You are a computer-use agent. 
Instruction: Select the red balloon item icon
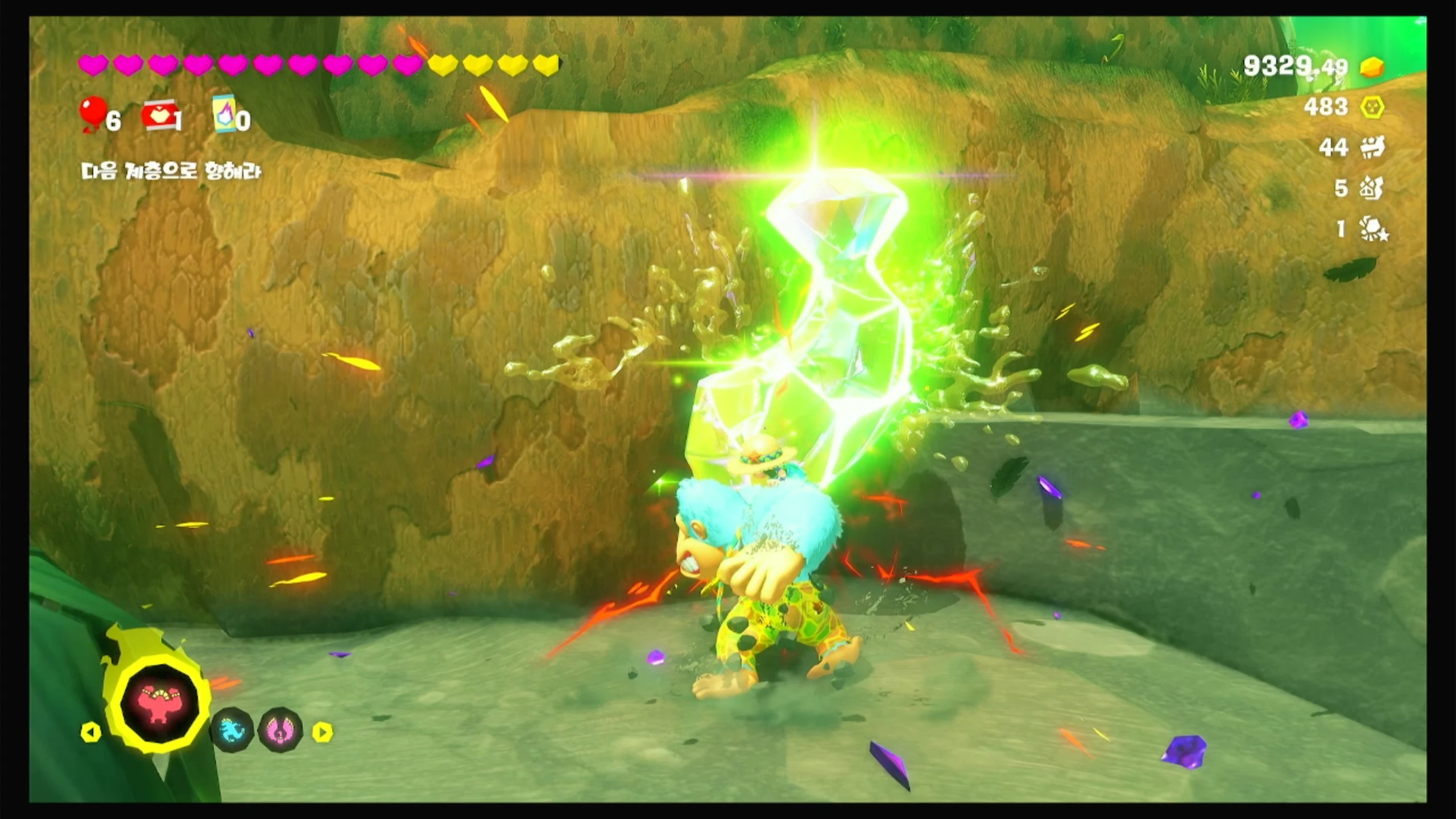[x=93, y=113]
